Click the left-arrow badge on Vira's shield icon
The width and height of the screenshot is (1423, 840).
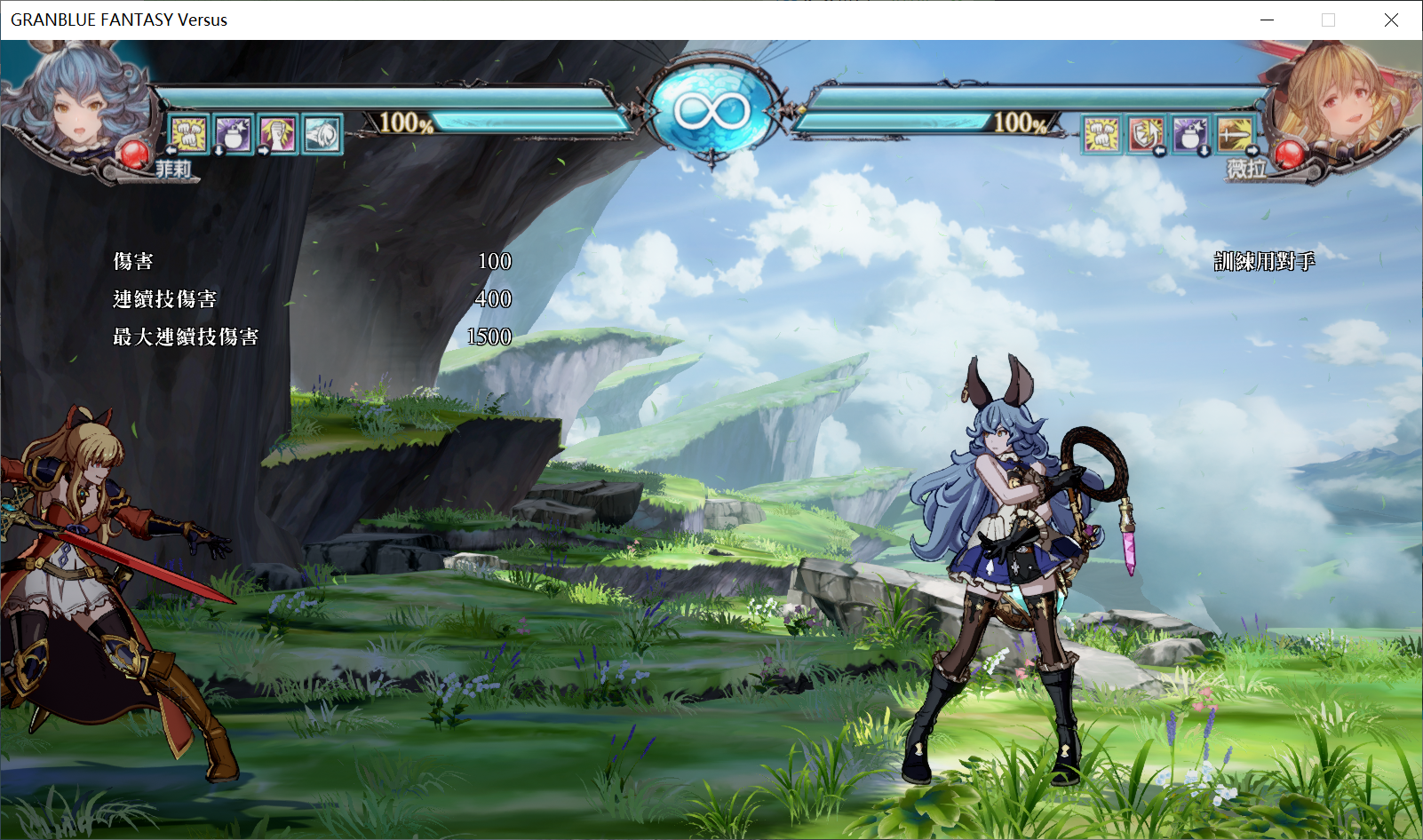point(1160,151)
